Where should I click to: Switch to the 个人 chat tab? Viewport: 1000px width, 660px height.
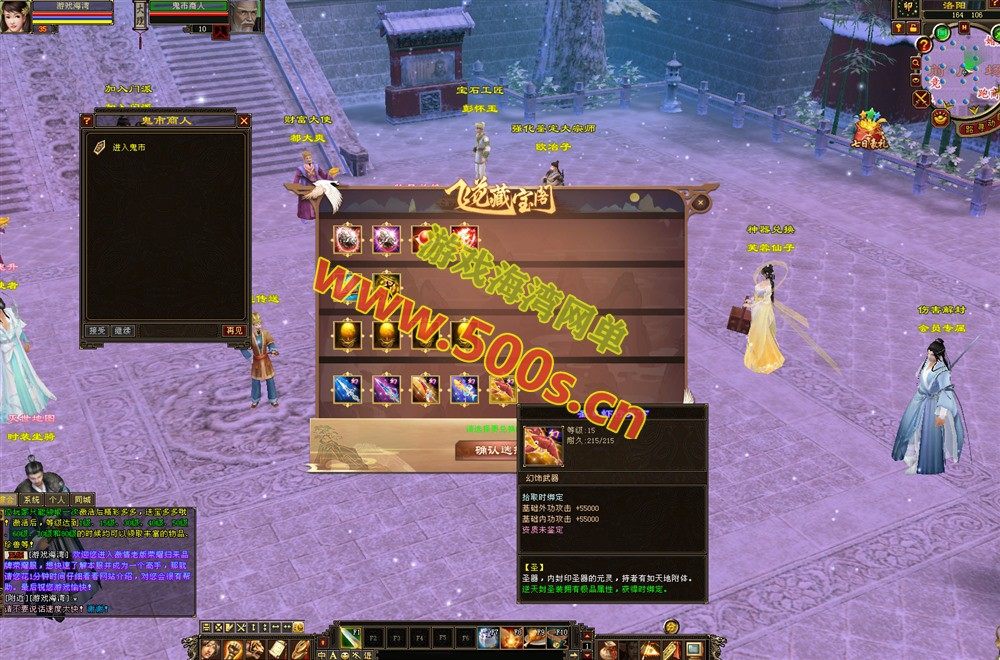click(57, 498)
